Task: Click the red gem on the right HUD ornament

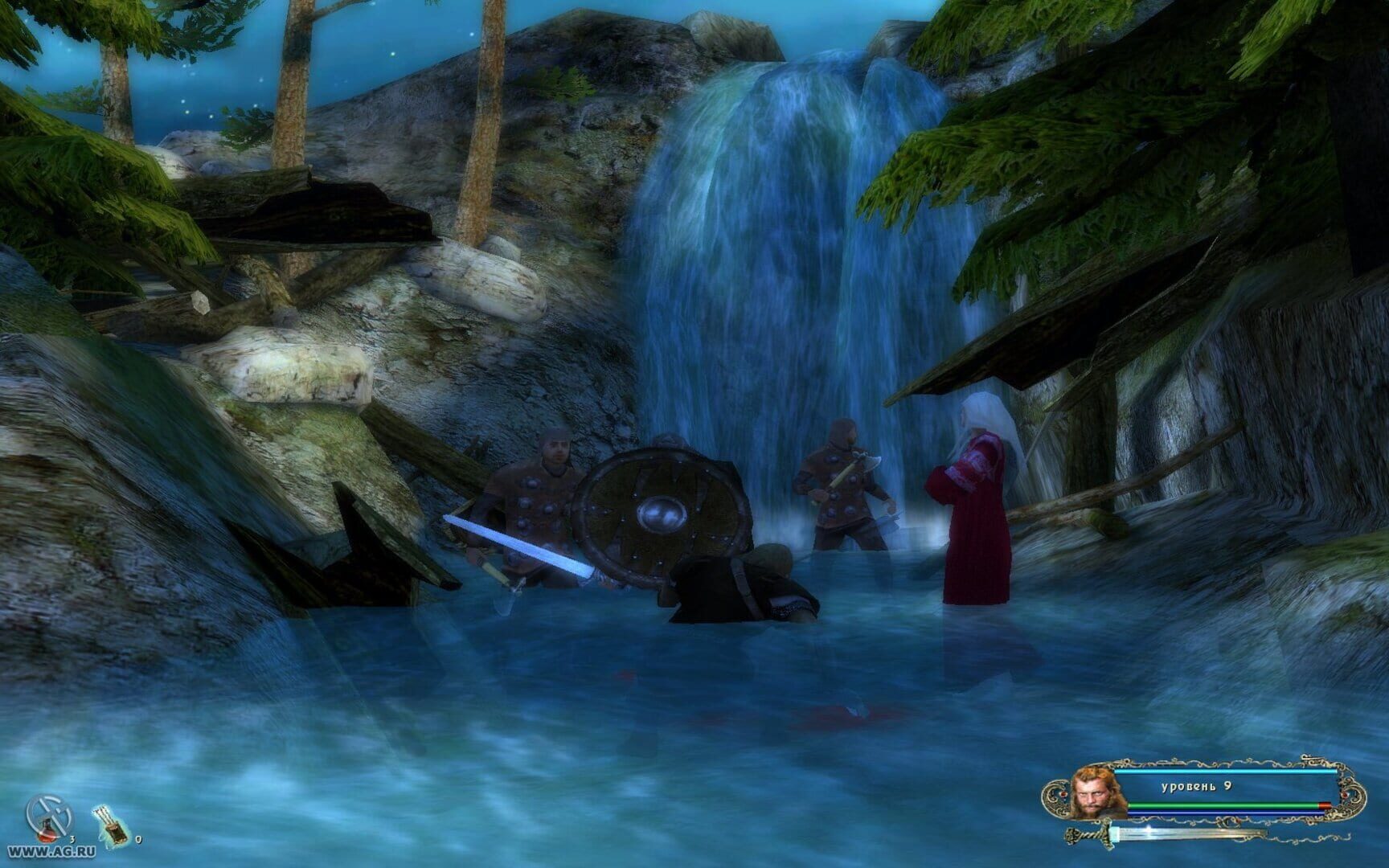Action: [1345, 794]
